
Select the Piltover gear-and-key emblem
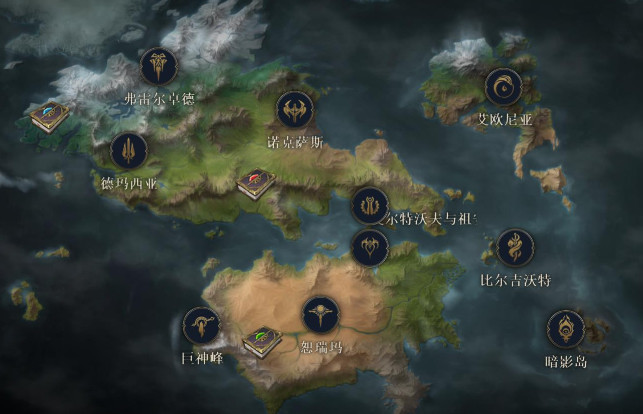[x=370, y=206]
